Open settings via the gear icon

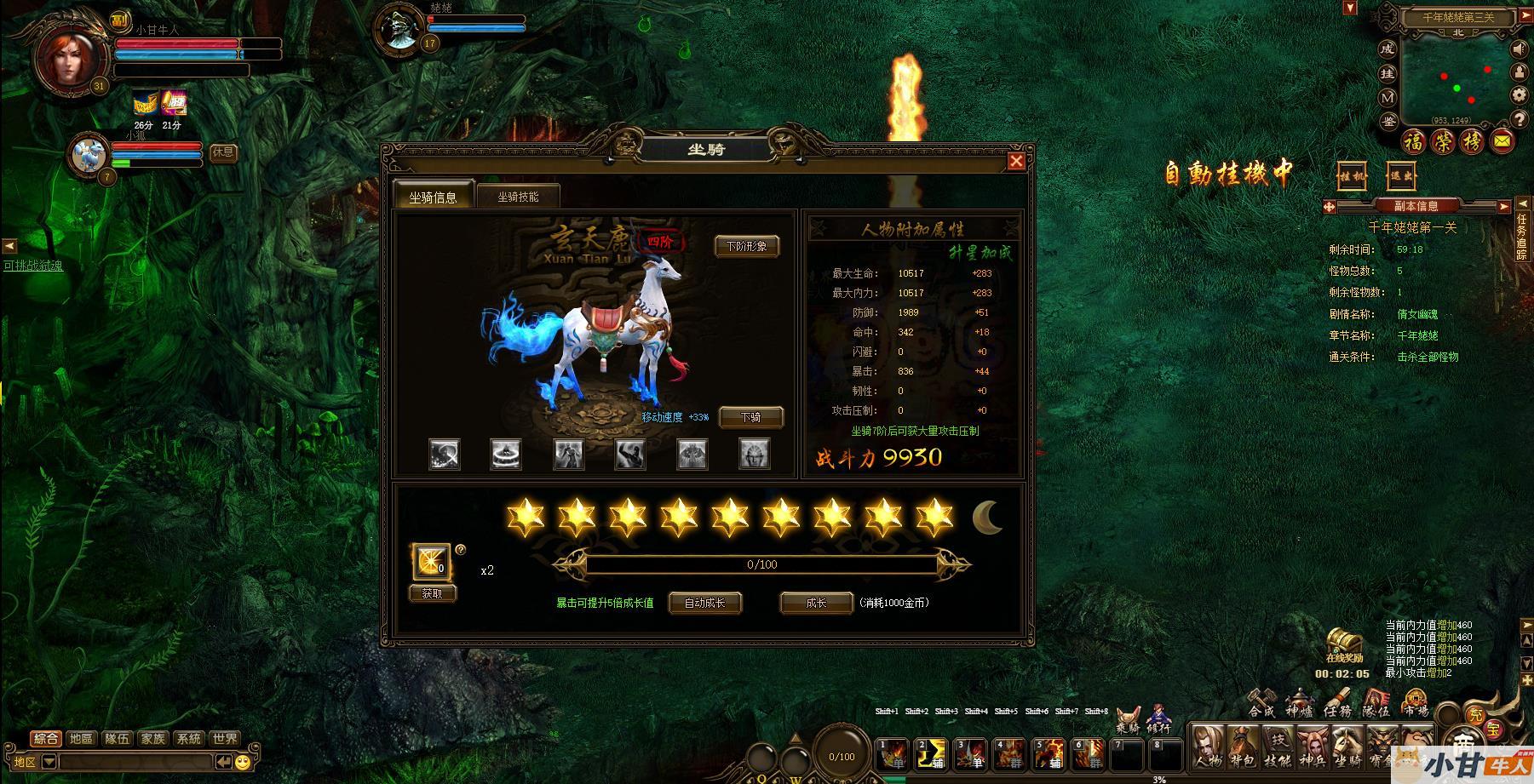click(1519, 94)
